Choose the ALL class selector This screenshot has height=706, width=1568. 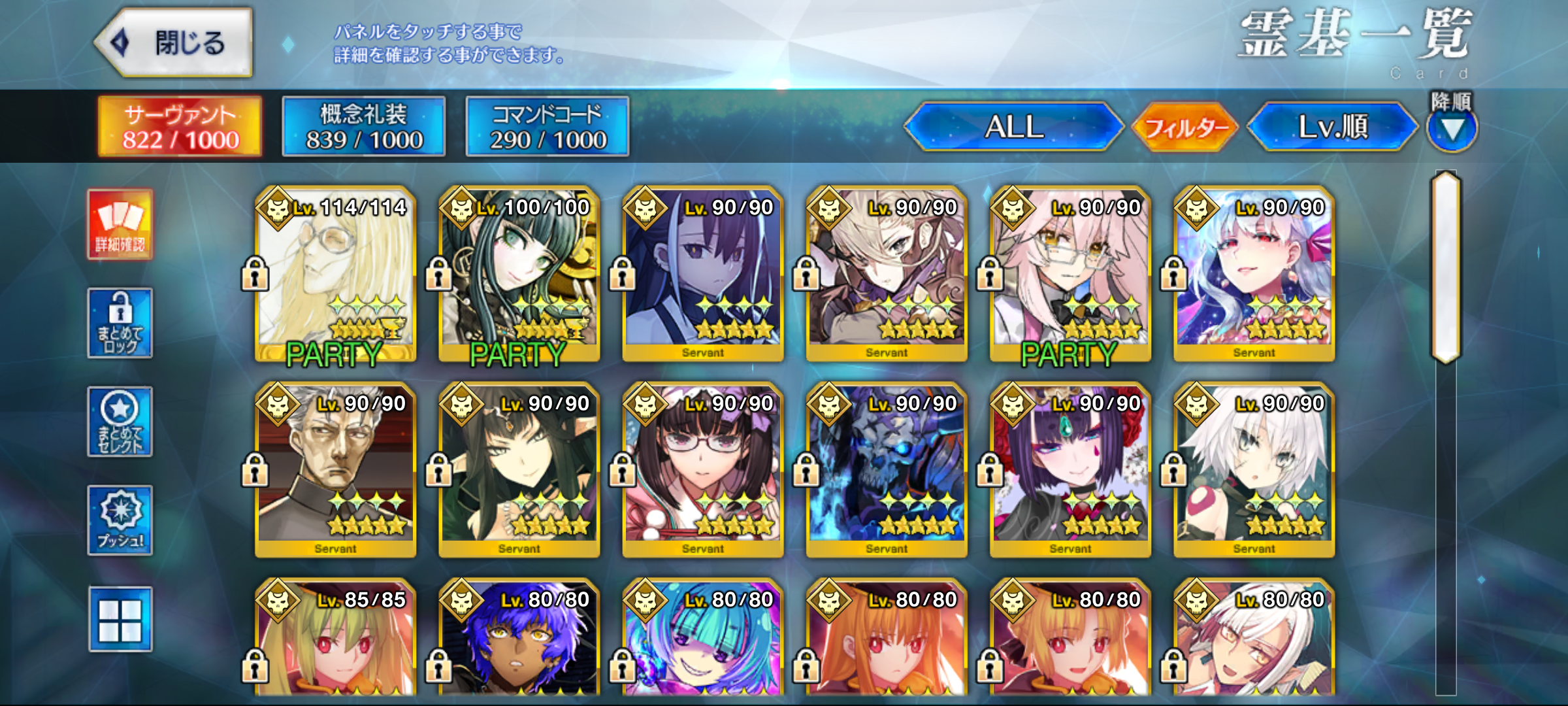[1013, 127]
